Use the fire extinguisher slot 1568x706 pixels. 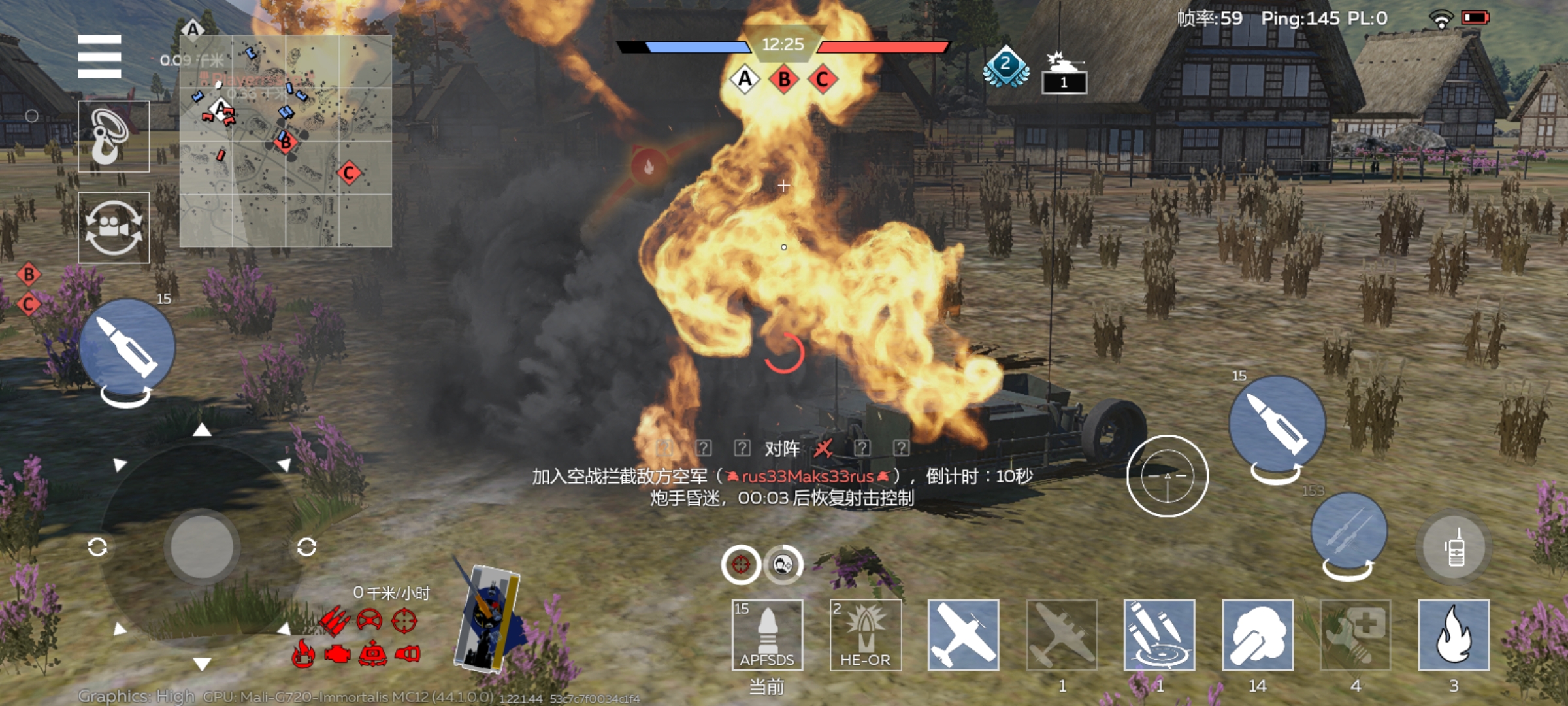1454,635
